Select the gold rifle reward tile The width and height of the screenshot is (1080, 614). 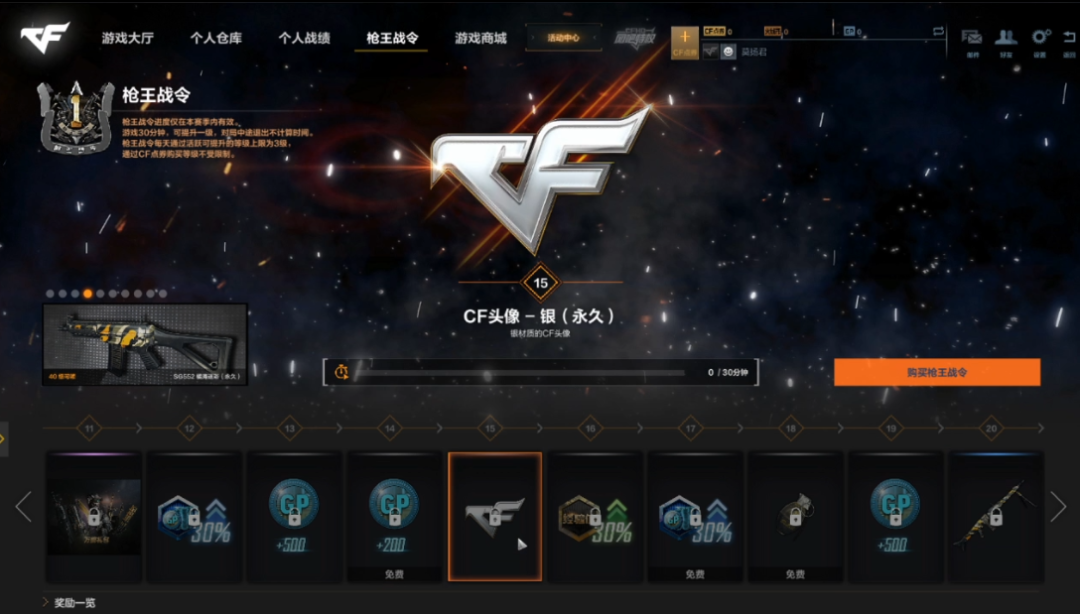[x=995, y=515]
